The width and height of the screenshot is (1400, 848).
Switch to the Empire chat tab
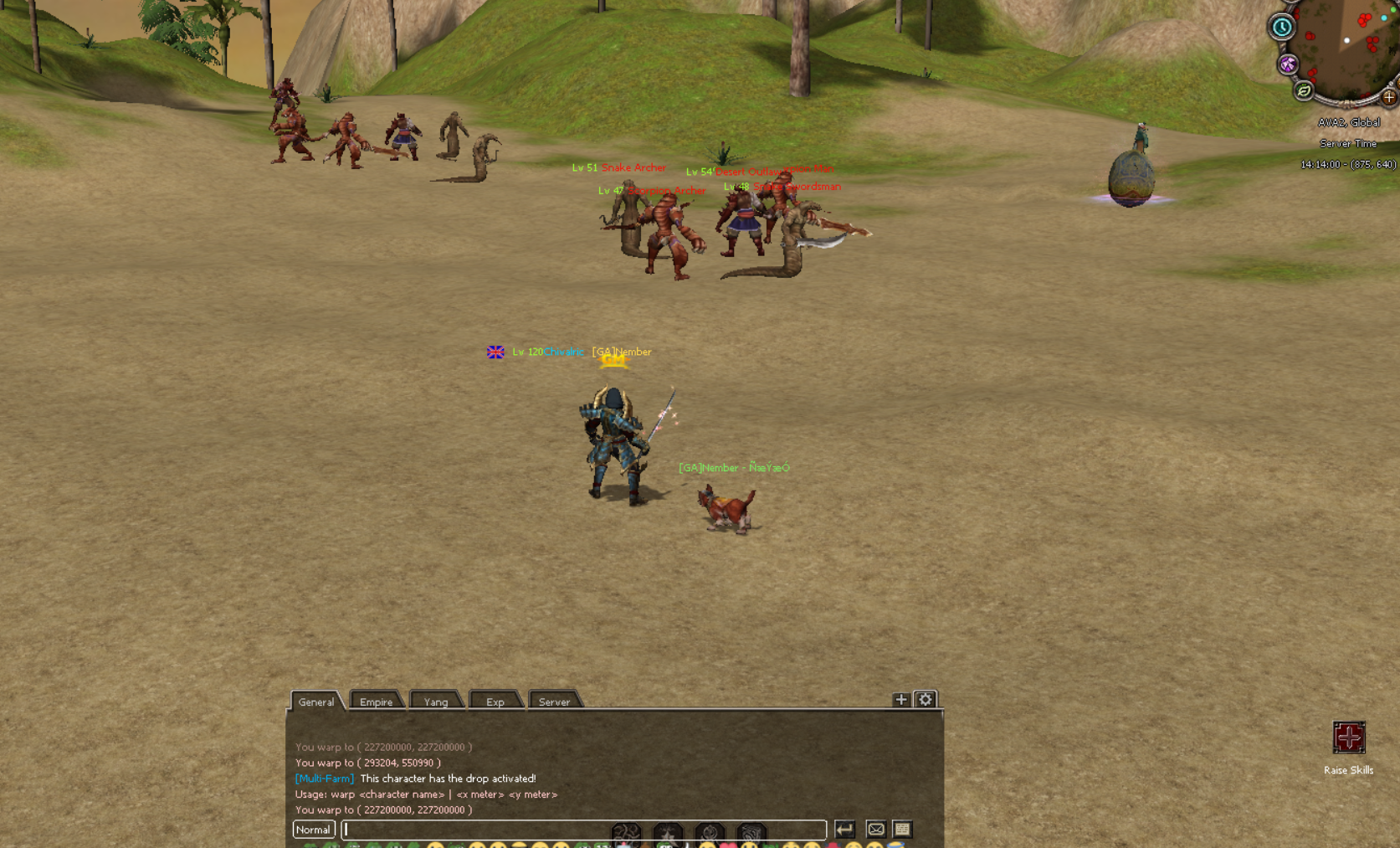377,702
